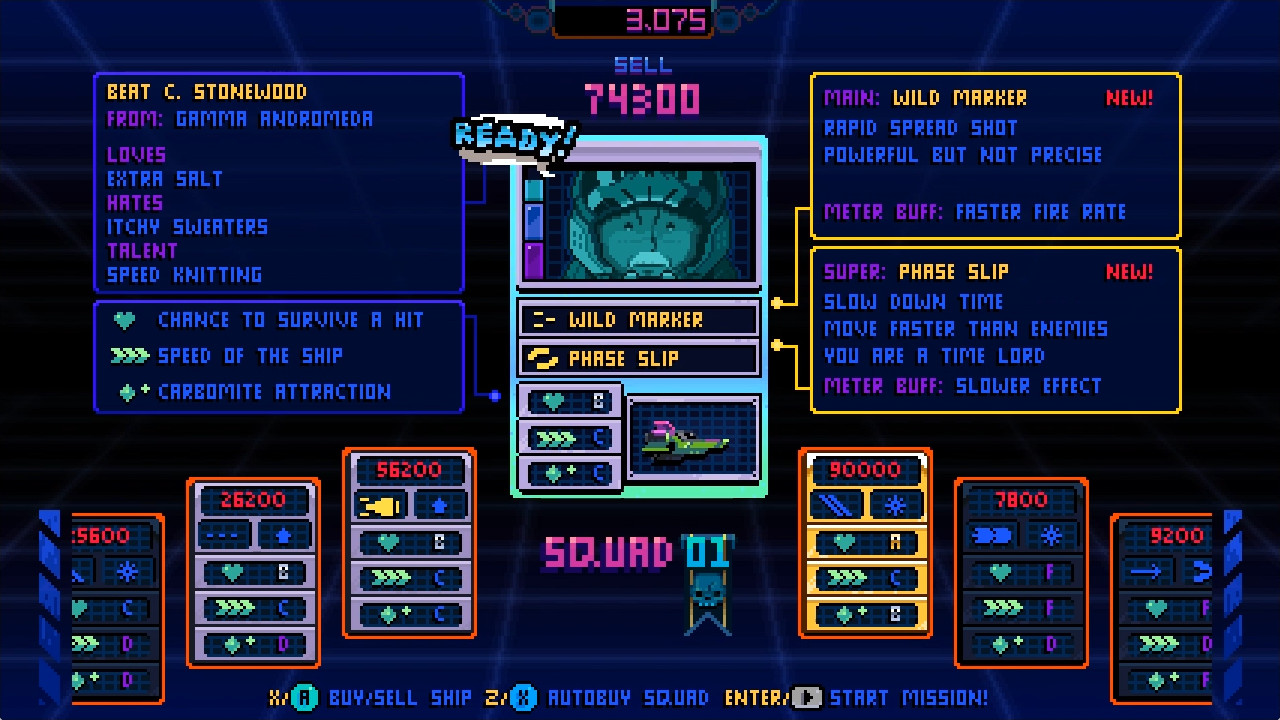Screen dimensions: 1280x720
Task: Toggle the Wild Marker main weapon slot
Action: (638, 319)
